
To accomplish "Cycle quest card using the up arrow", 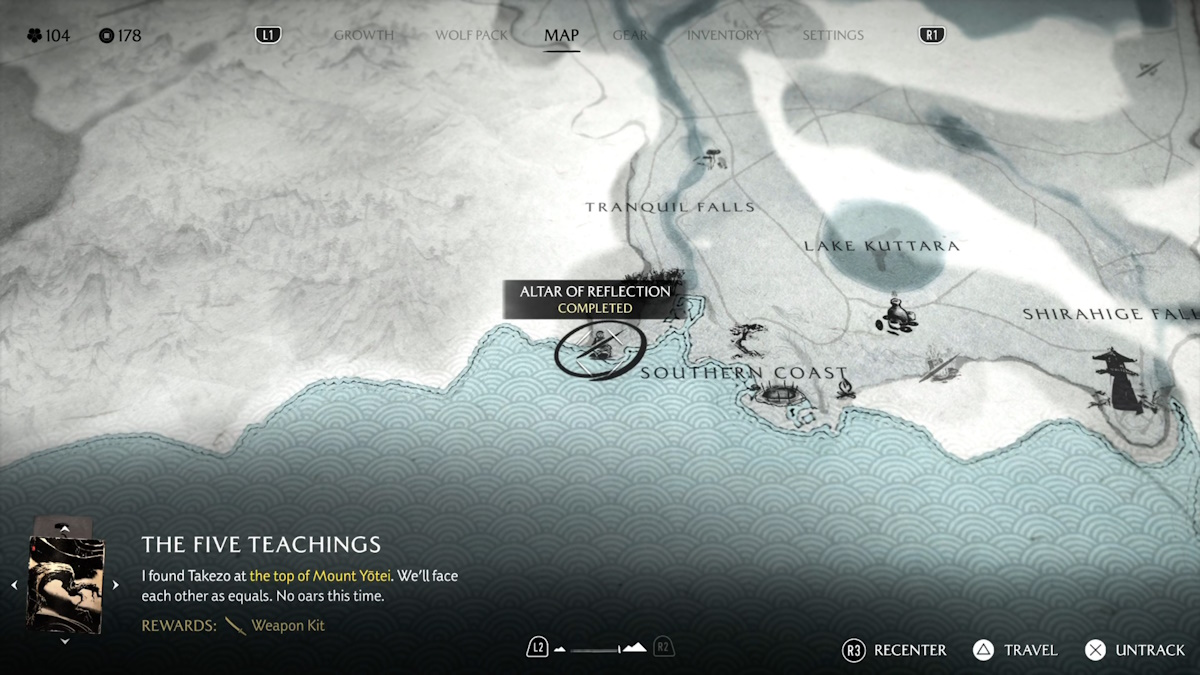I will click(65, 527).
